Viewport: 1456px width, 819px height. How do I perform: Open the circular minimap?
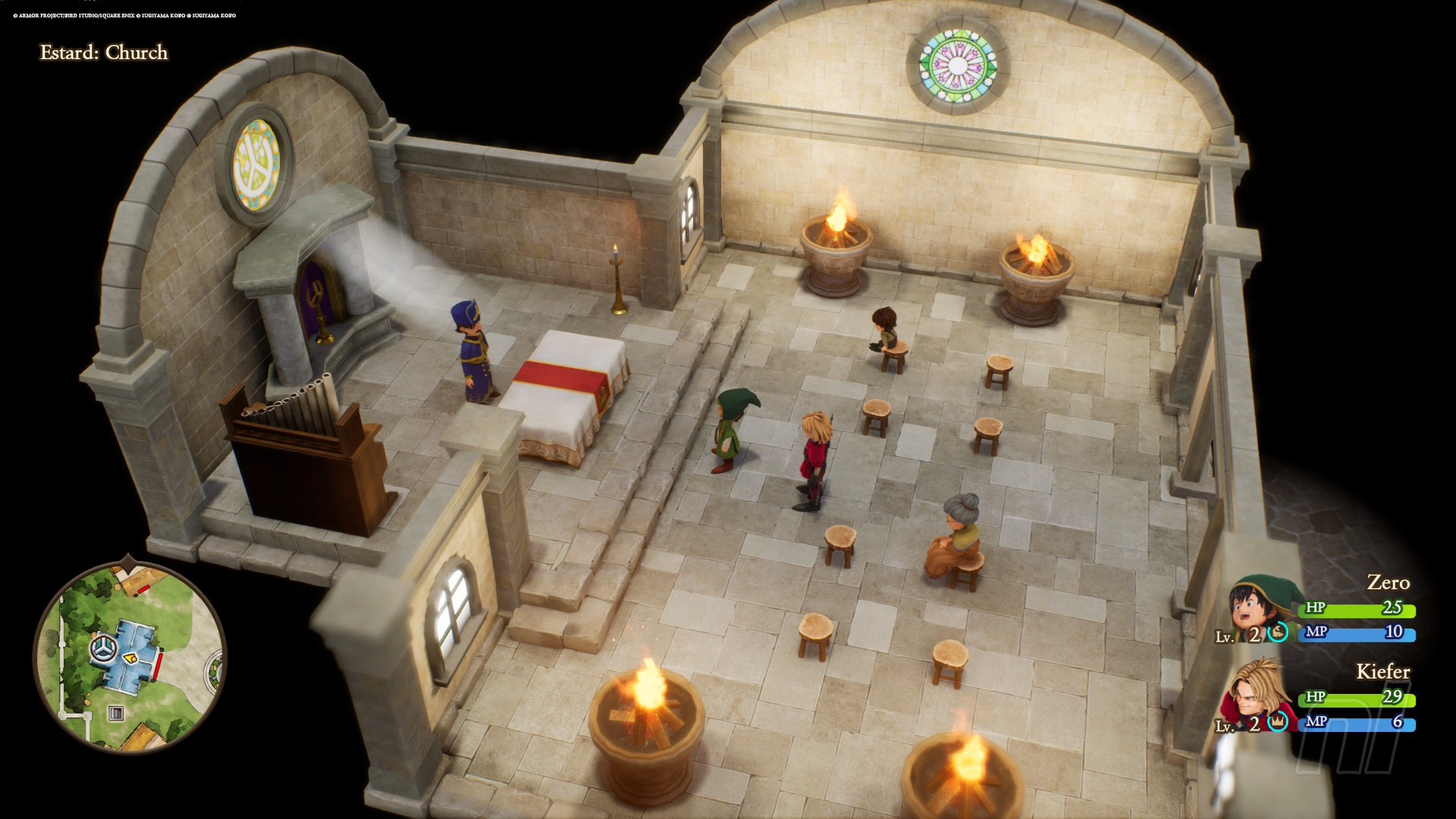coord(130,657)
